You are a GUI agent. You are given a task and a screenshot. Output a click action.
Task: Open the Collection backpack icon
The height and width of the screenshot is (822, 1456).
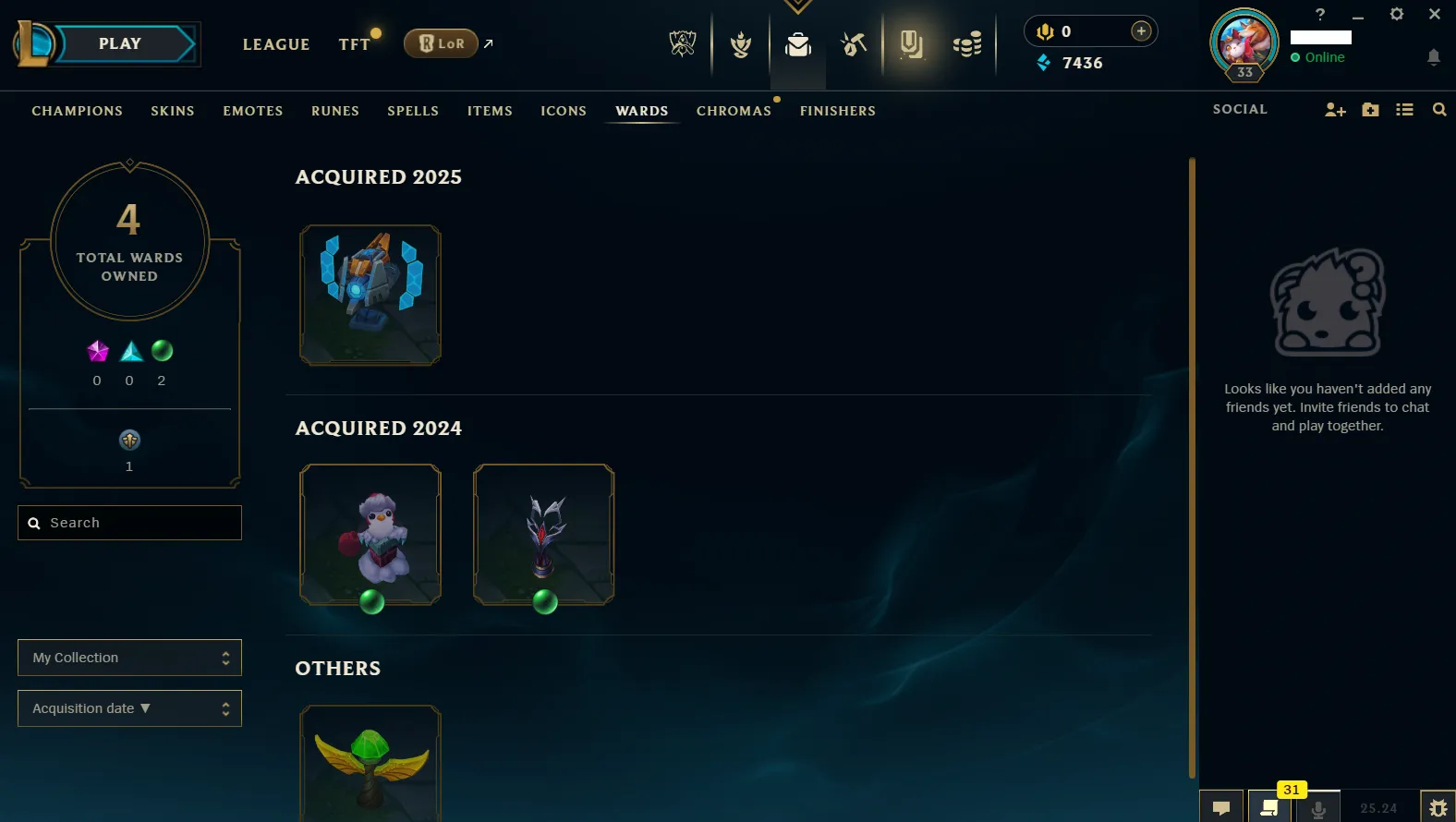[797, 42]
